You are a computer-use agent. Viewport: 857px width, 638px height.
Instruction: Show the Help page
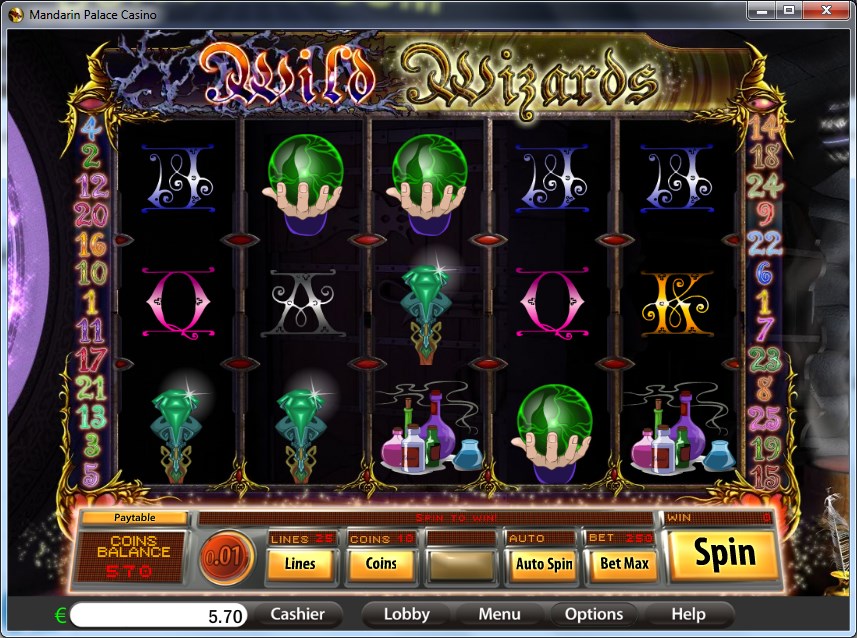[x=688, y=614]
